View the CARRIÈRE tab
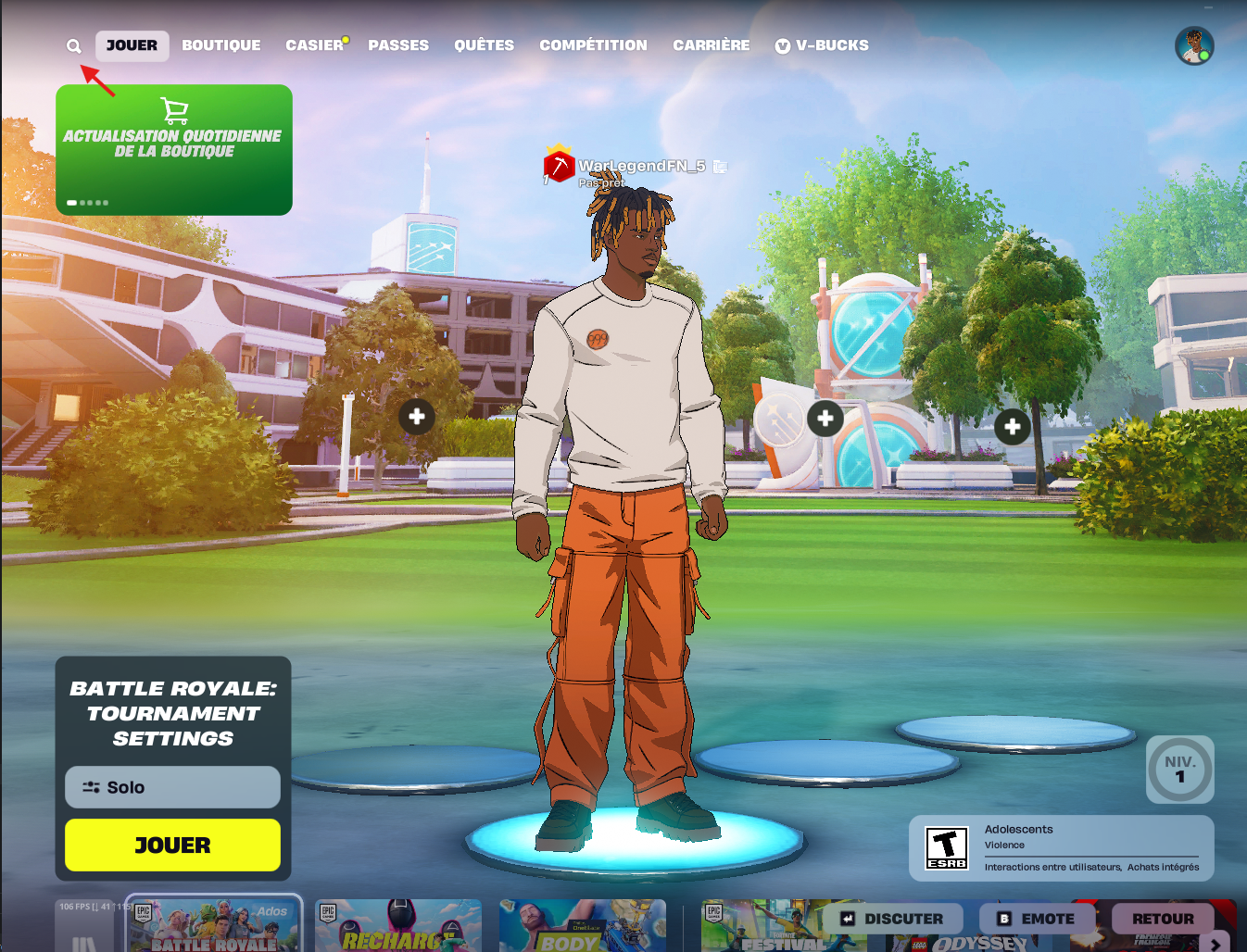This screenshot has height=952, width=1247. [712, 45]
